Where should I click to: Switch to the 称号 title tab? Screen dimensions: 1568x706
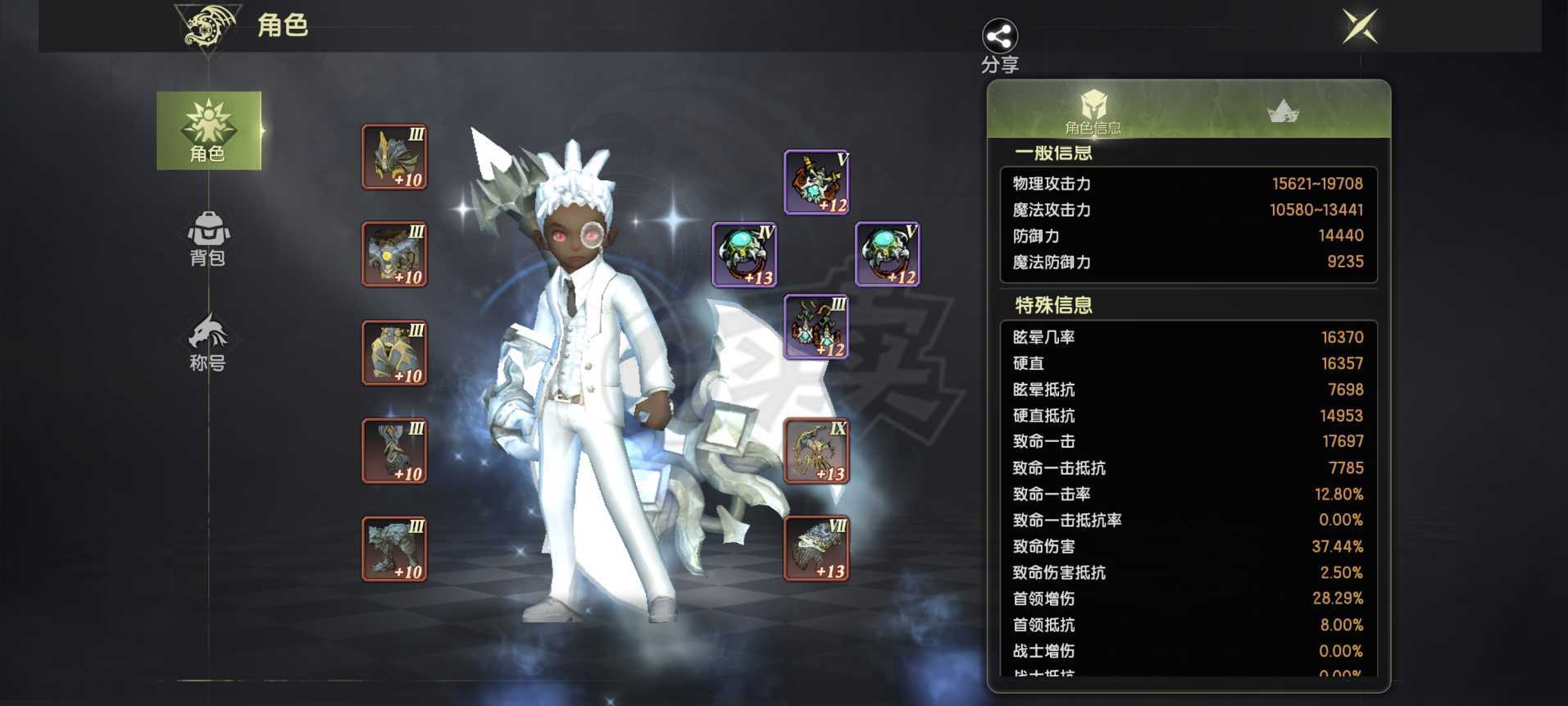point(208,342)
